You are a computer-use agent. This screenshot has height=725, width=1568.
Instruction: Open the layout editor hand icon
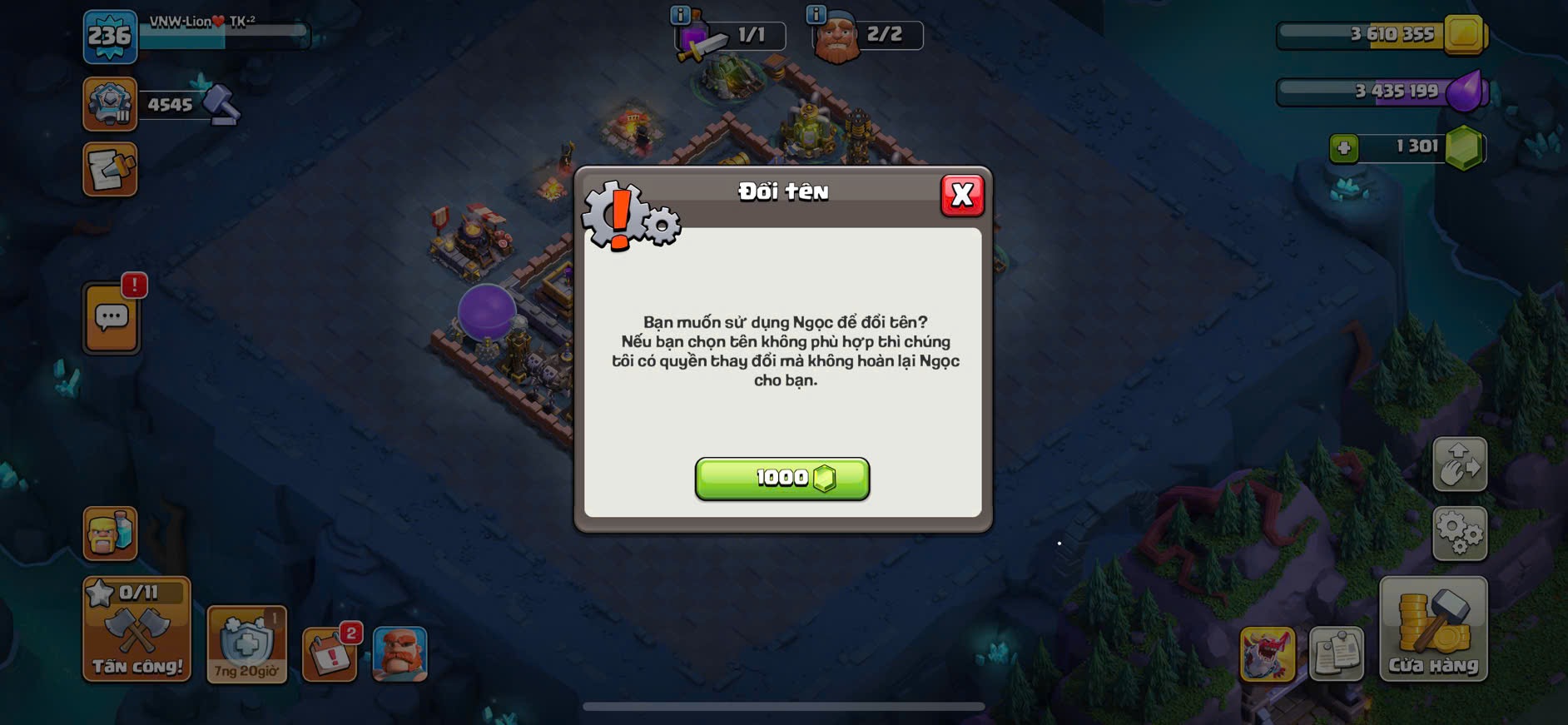click(1459, 464)
